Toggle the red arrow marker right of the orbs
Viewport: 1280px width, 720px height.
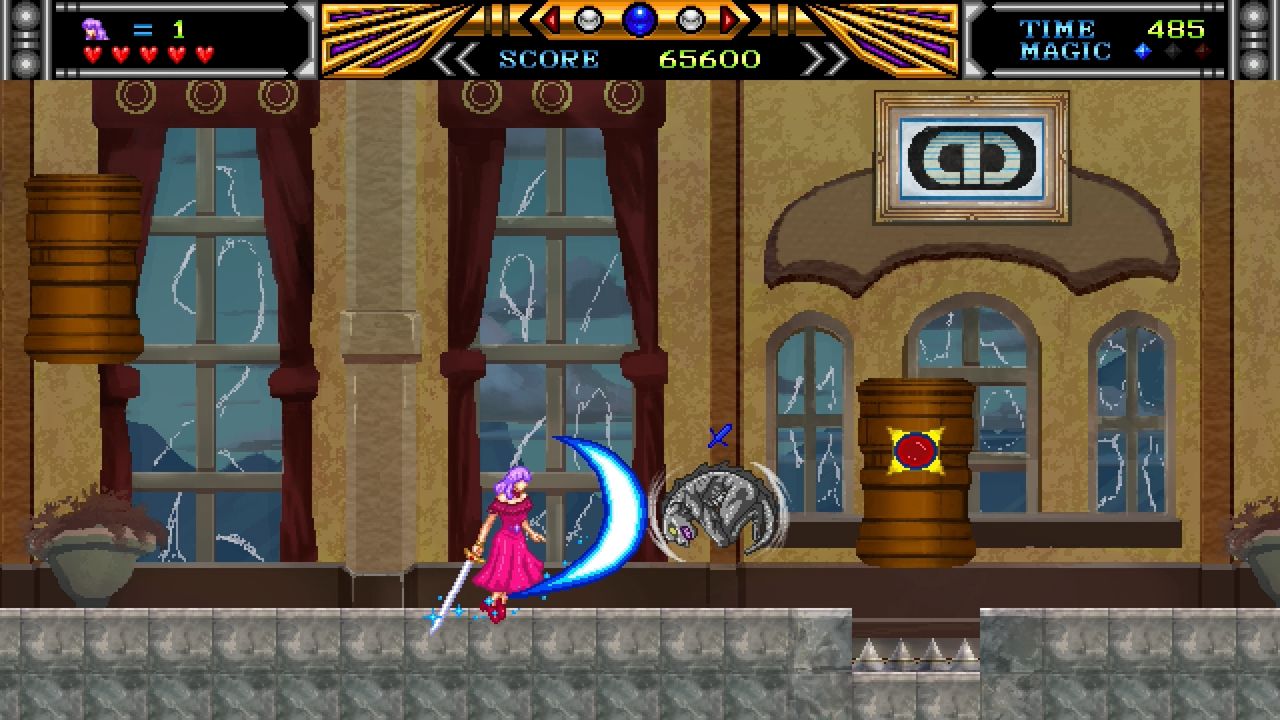click(728, 17)
